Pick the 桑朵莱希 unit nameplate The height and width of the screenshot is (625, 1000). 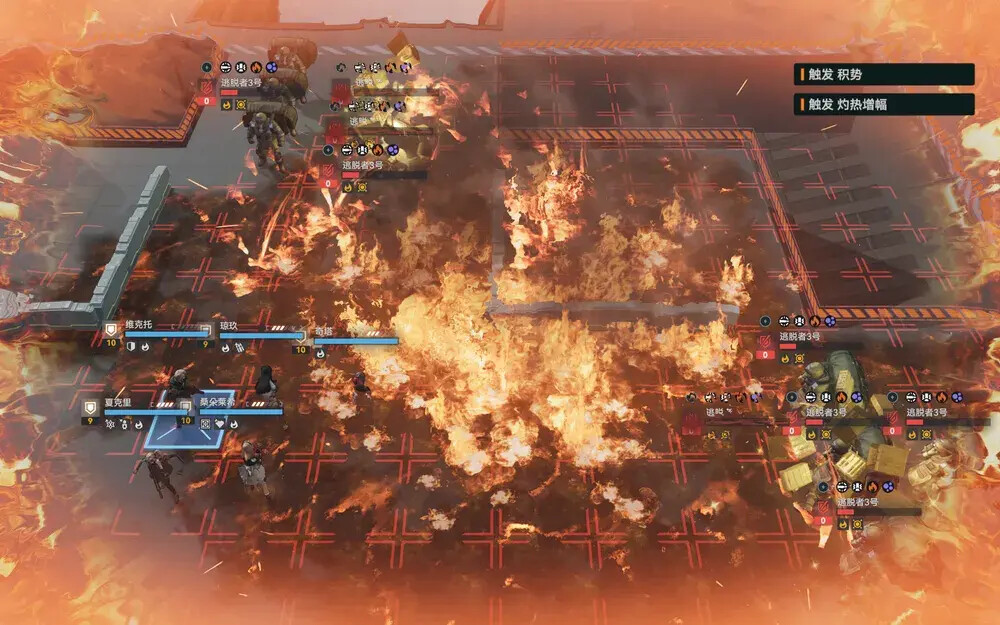(x=217, y=402)
